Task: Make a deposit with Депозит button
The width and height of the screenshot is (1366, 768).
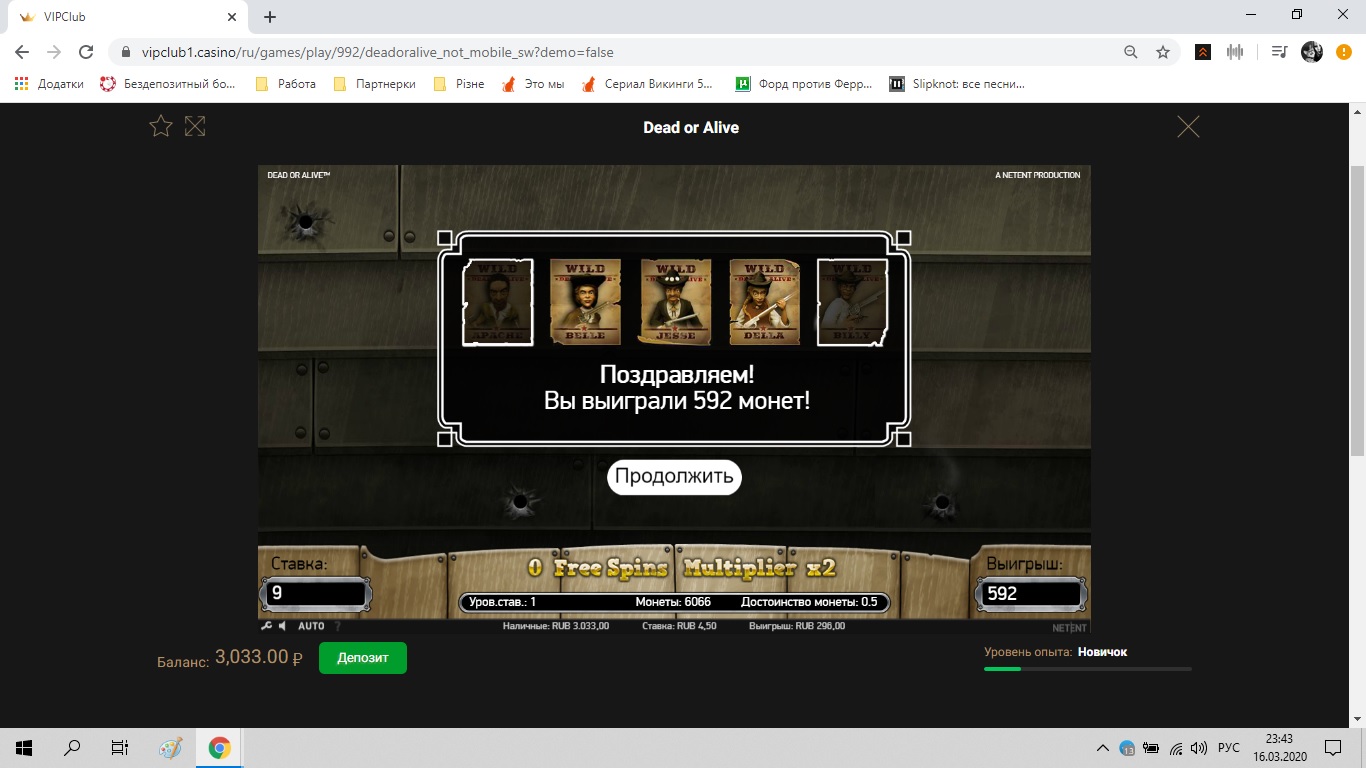Action: click(x=362, y=658)
